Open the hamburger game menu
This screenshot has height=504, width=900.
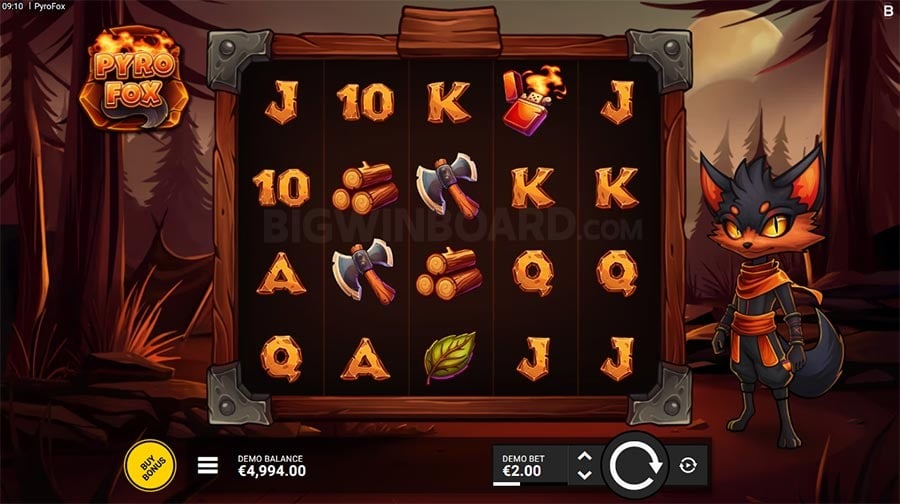208,465
